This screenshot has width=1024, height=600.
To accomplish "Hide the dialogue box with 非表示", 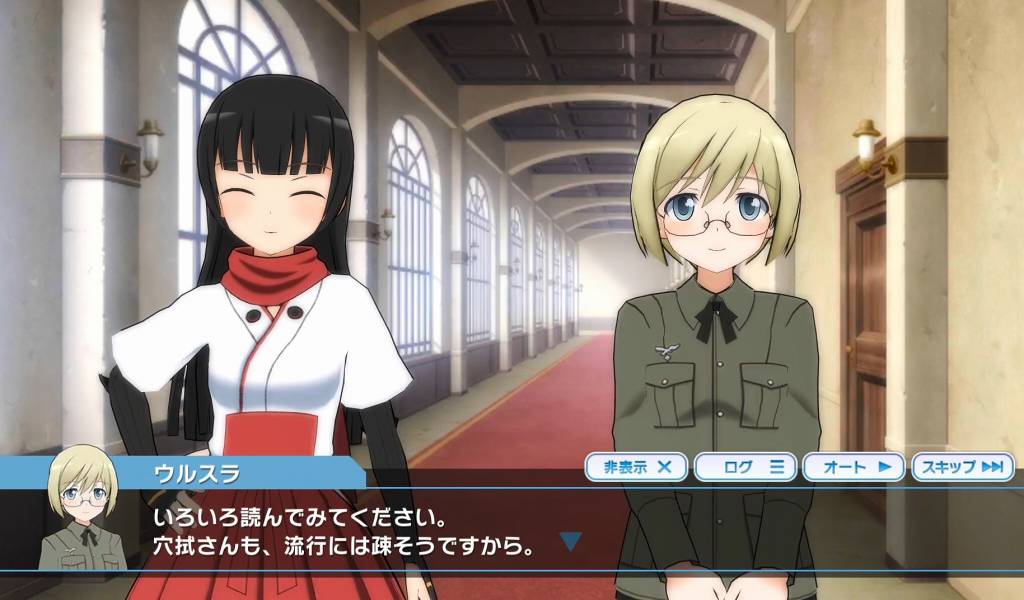I will coord(637,467).
